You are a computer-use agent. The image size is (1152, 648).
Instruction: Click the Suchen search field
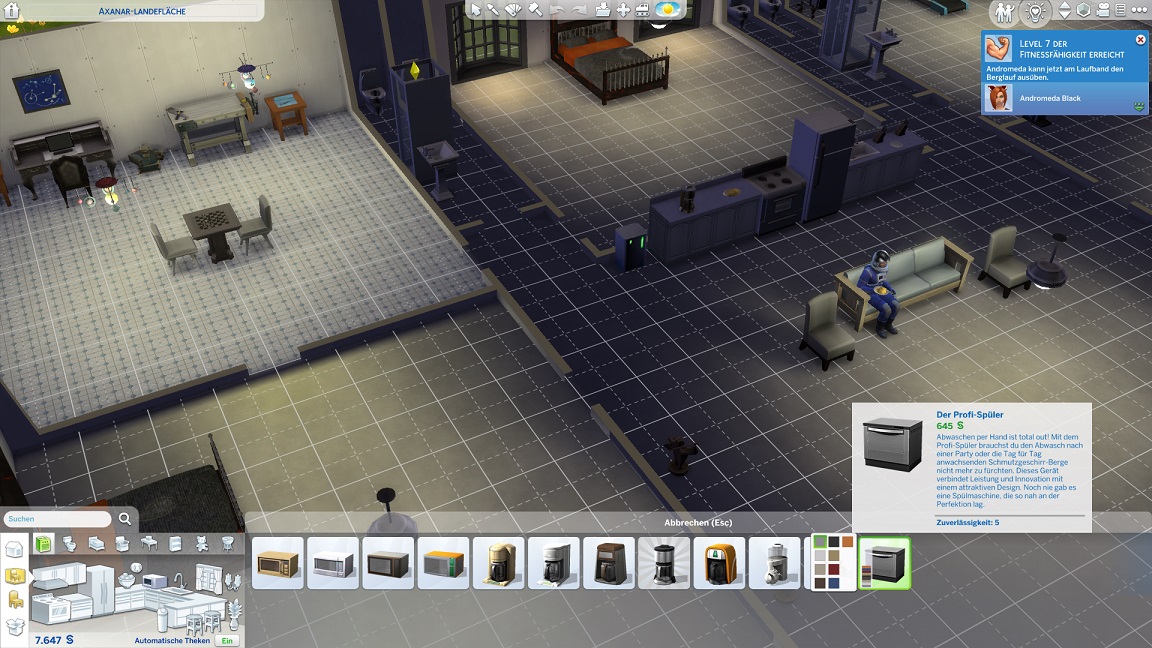tap(58, 519)
